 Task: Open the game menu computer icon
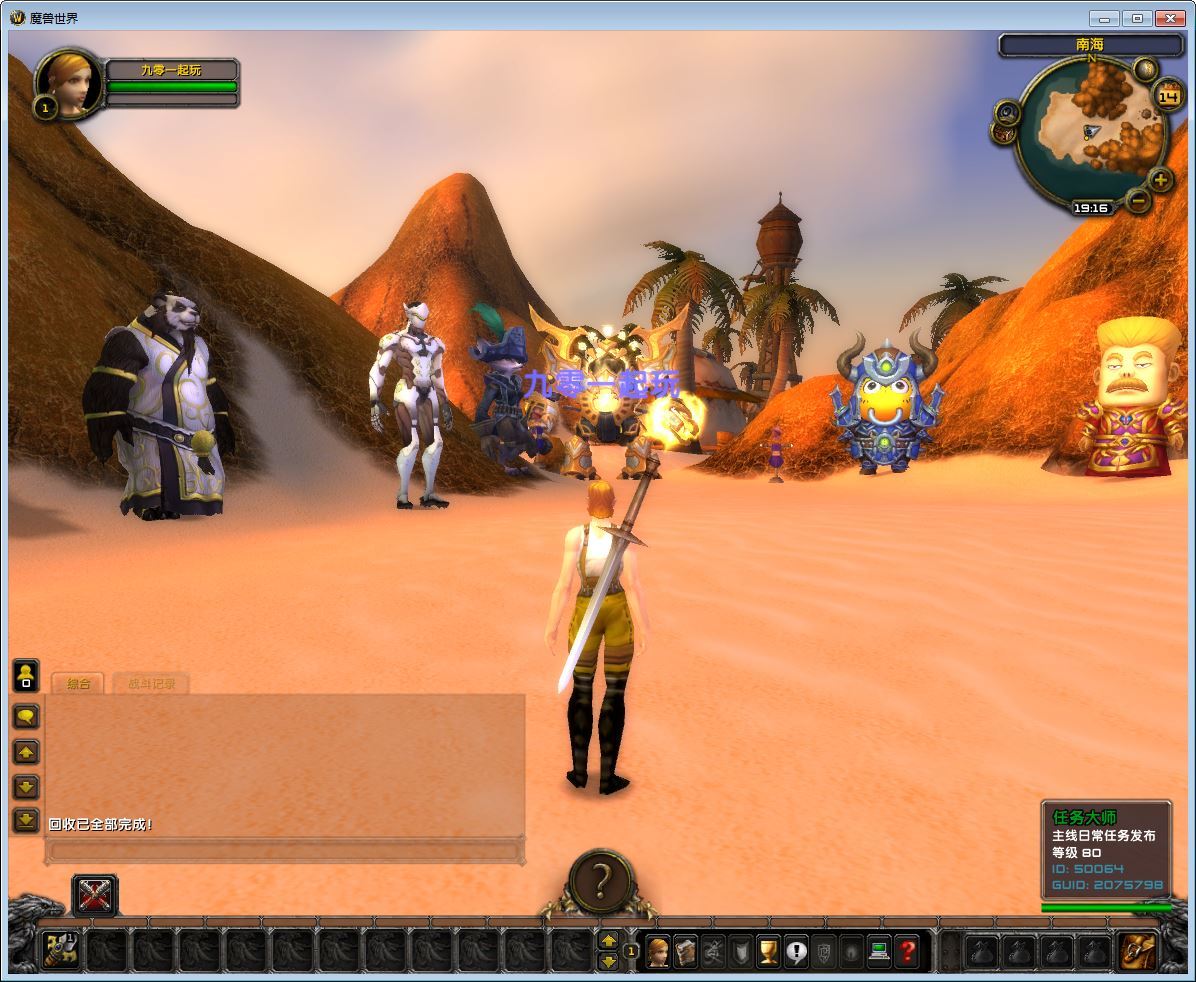(879, 951)
